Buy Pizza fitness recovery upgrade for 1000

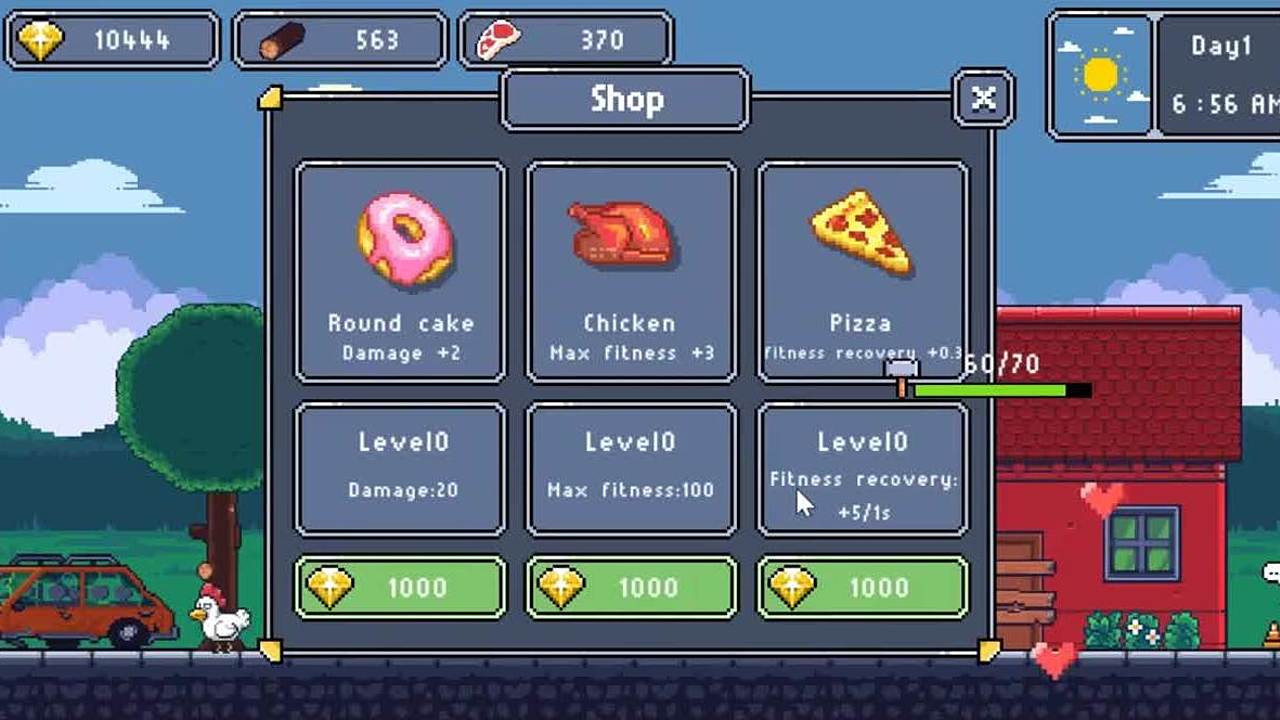point(862,588)
